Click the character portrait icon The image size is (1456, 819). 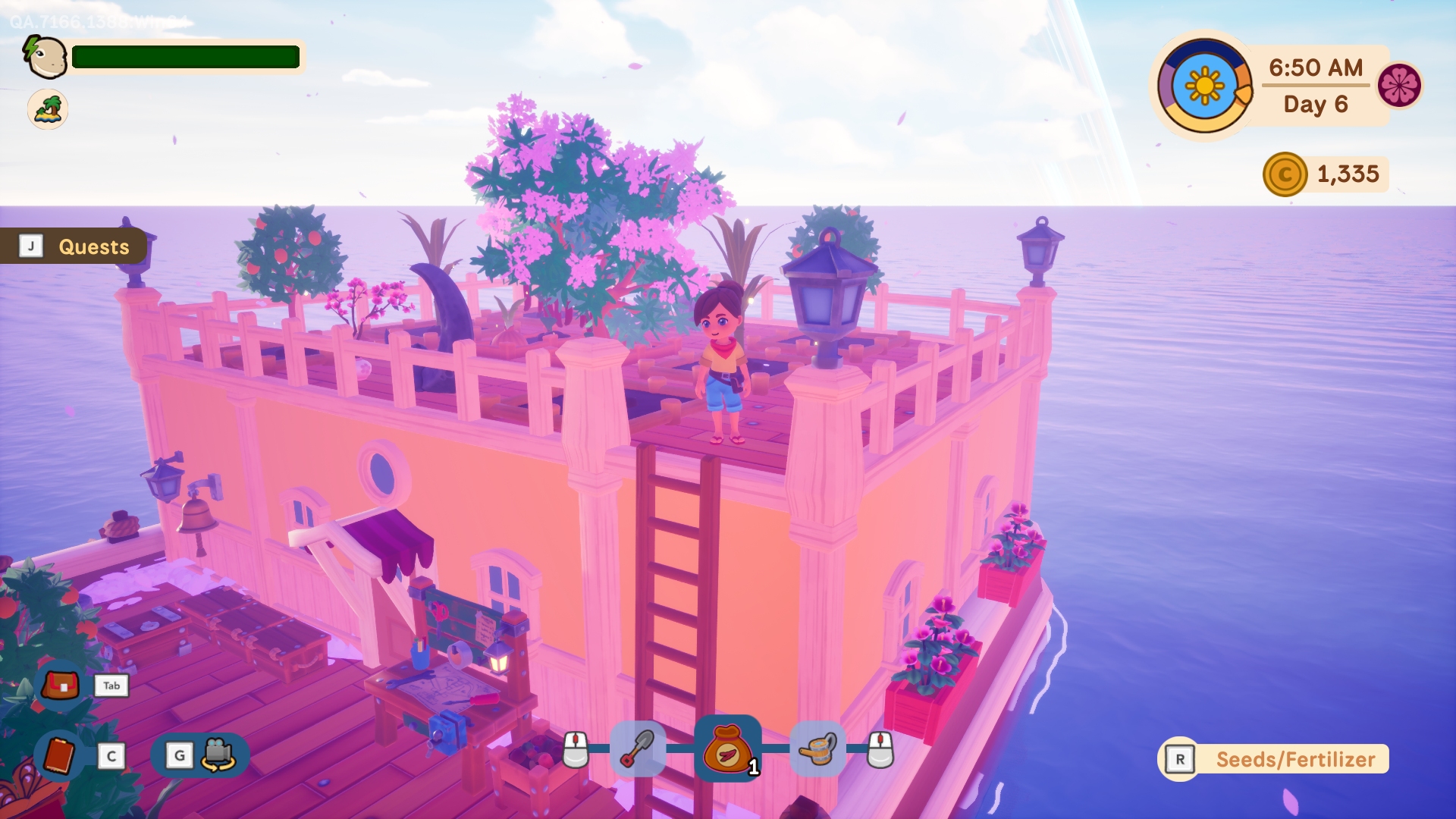pyautogui.click(x=46, y=57)
